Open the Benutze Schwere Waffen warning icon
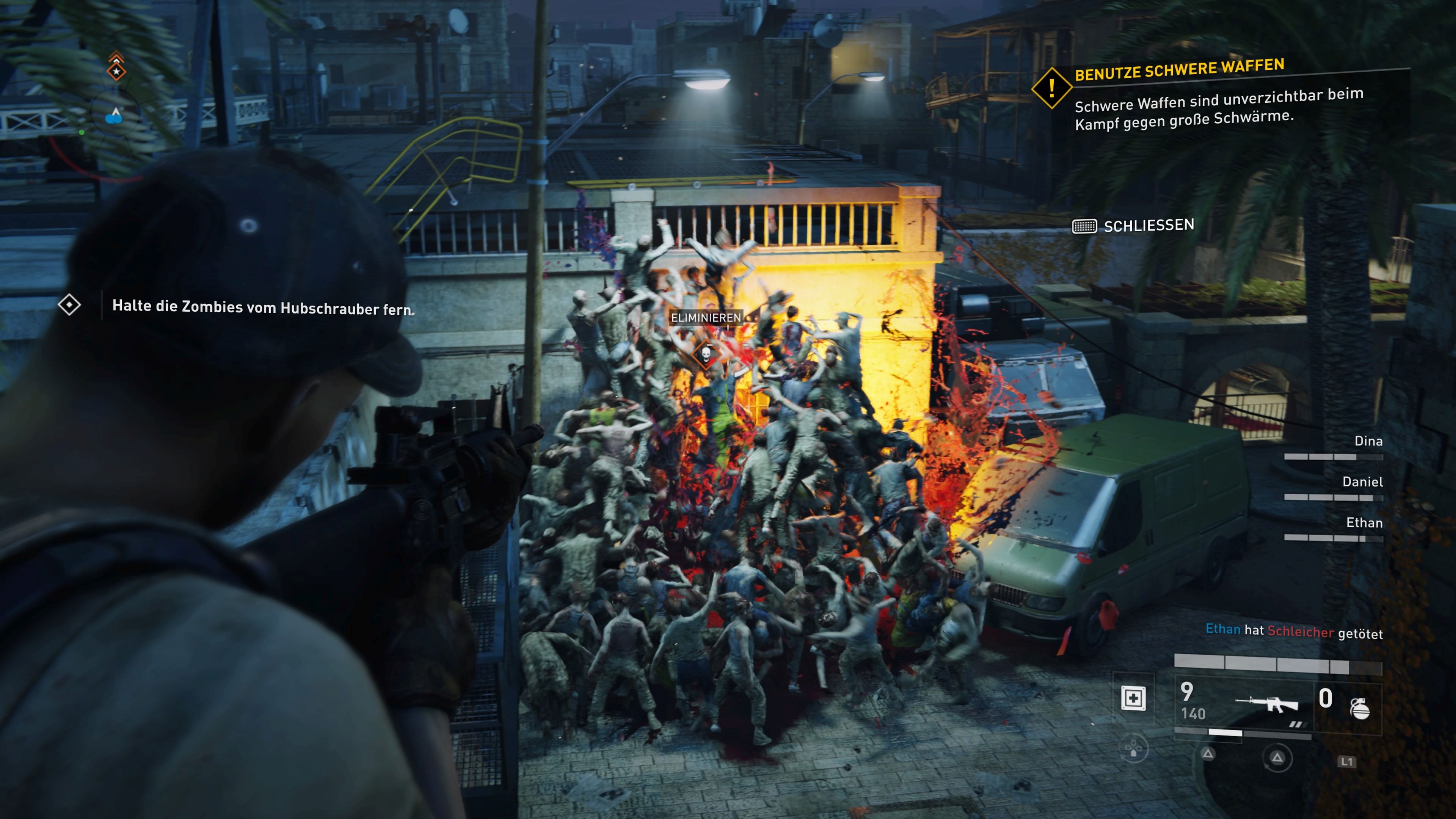This screenshot has height=819, width=1456. point(1051,88)
